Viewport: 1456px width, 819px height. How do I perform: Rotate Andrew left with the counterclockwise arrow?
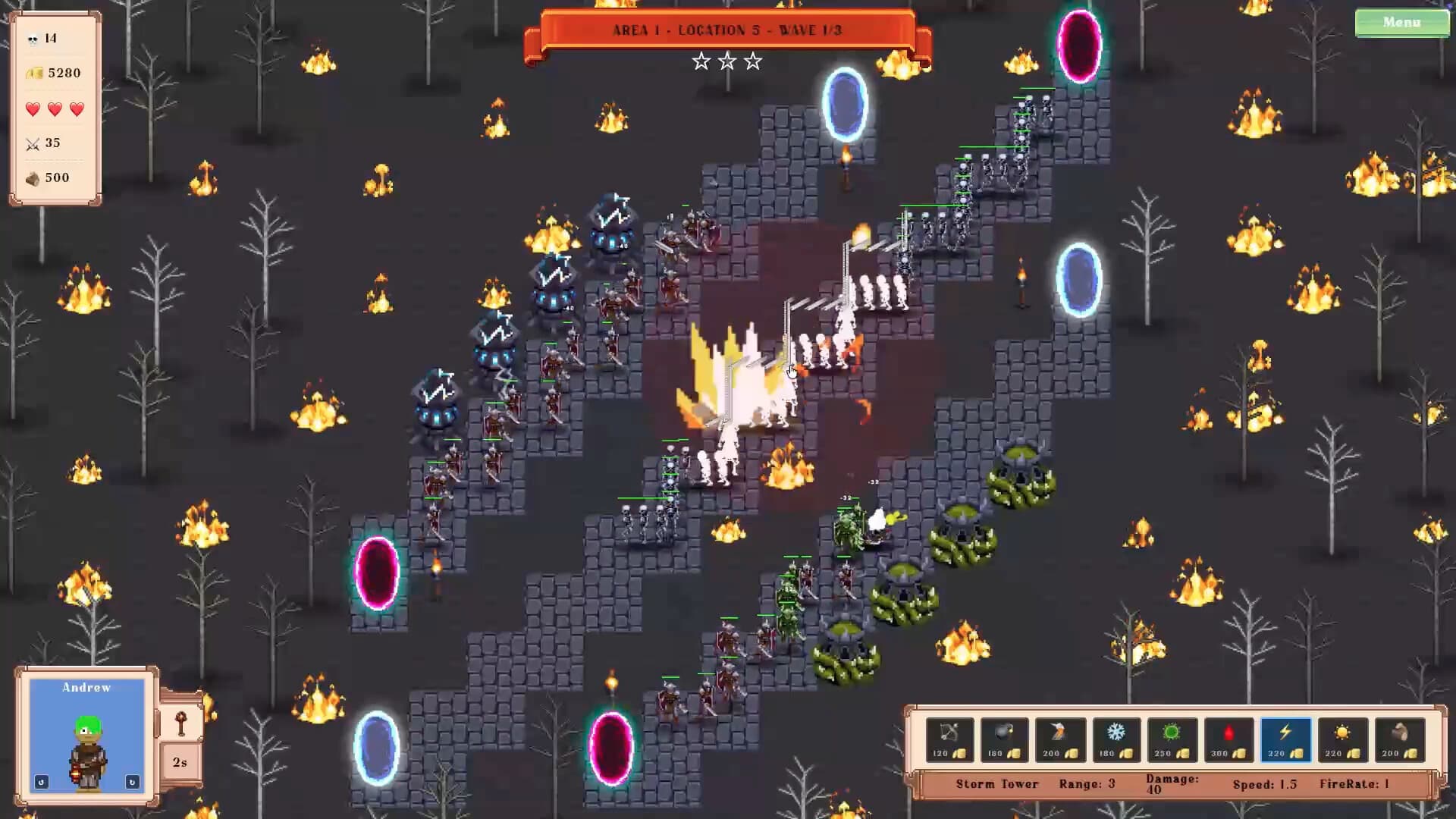tap(42, 782)
